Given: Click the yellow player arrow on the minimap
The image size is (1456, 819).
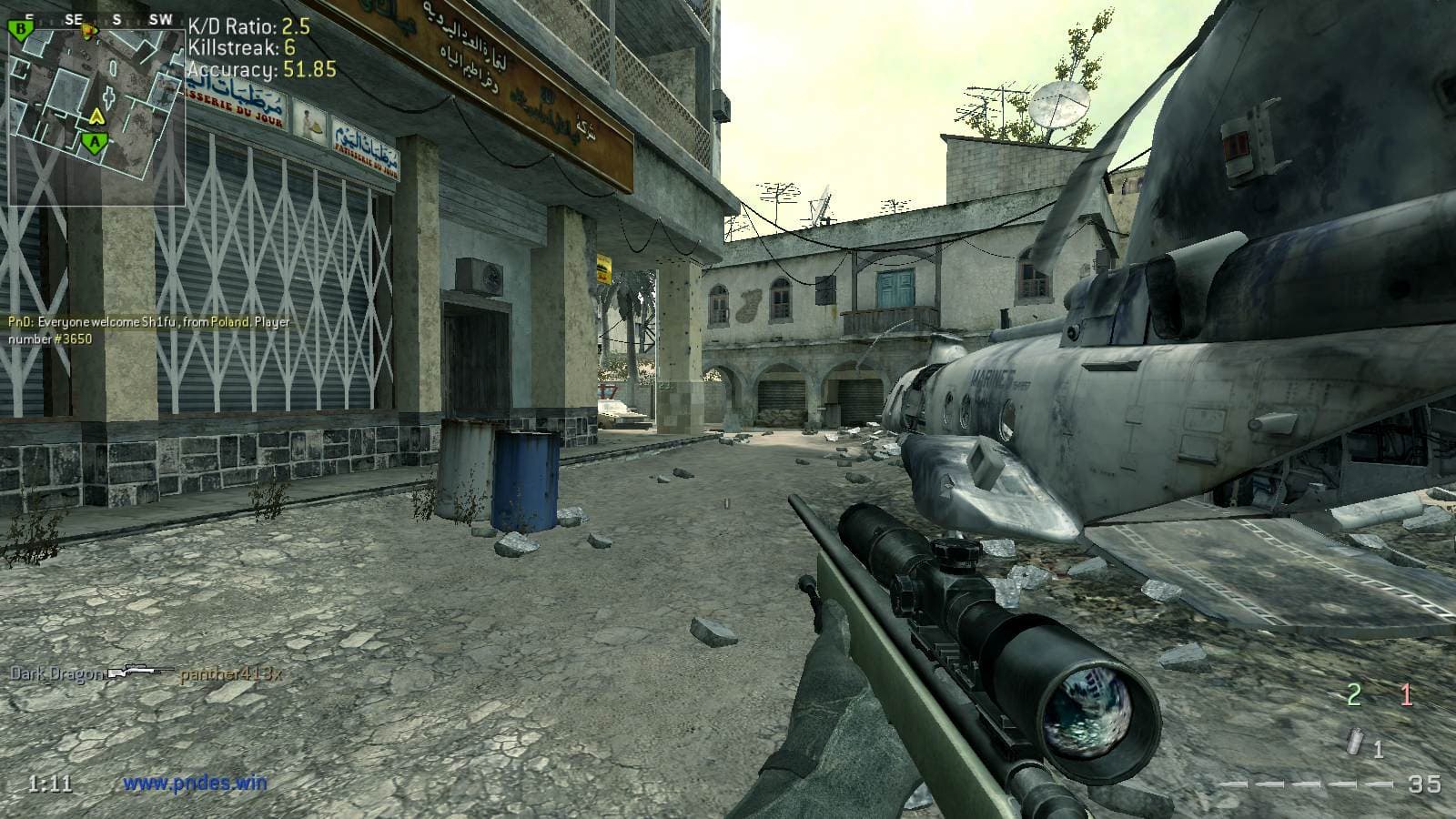Looking at the screenshot, I should 95,116.
